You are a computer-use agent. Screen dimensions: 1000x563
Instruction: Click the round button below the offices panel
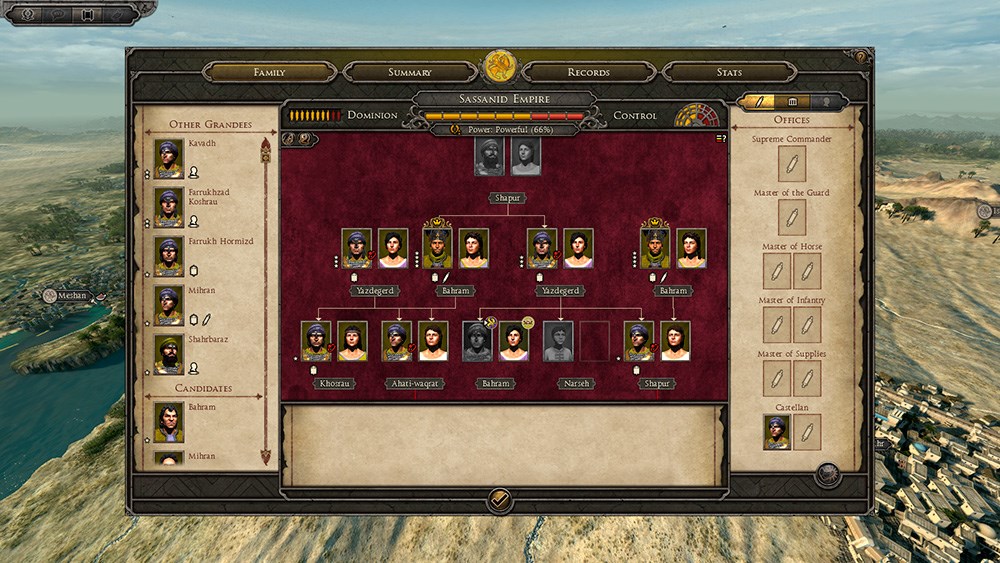827,474
